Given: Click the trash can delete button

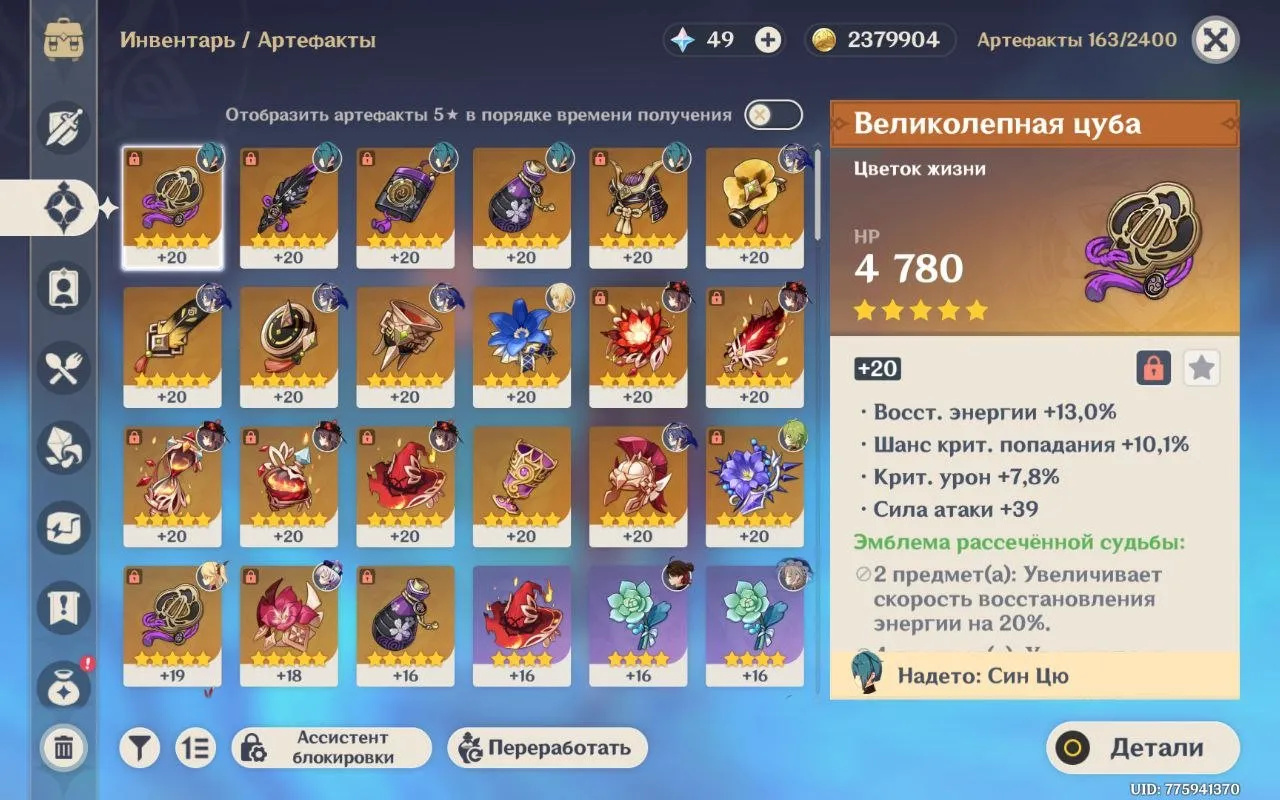Looking at the screenshot, I should coord(63,747).
